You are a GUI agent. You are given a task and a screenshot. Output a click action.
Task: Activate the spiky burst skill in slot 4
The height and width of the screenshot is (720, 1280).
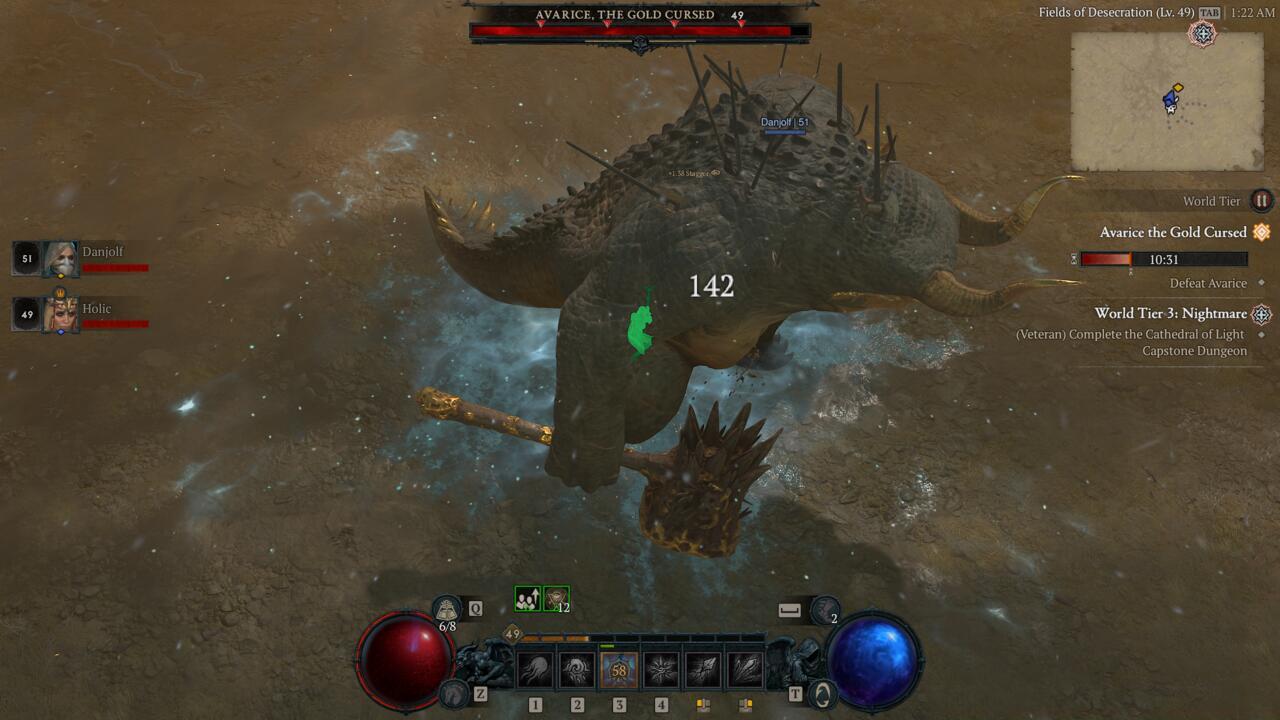pos(661,669)
